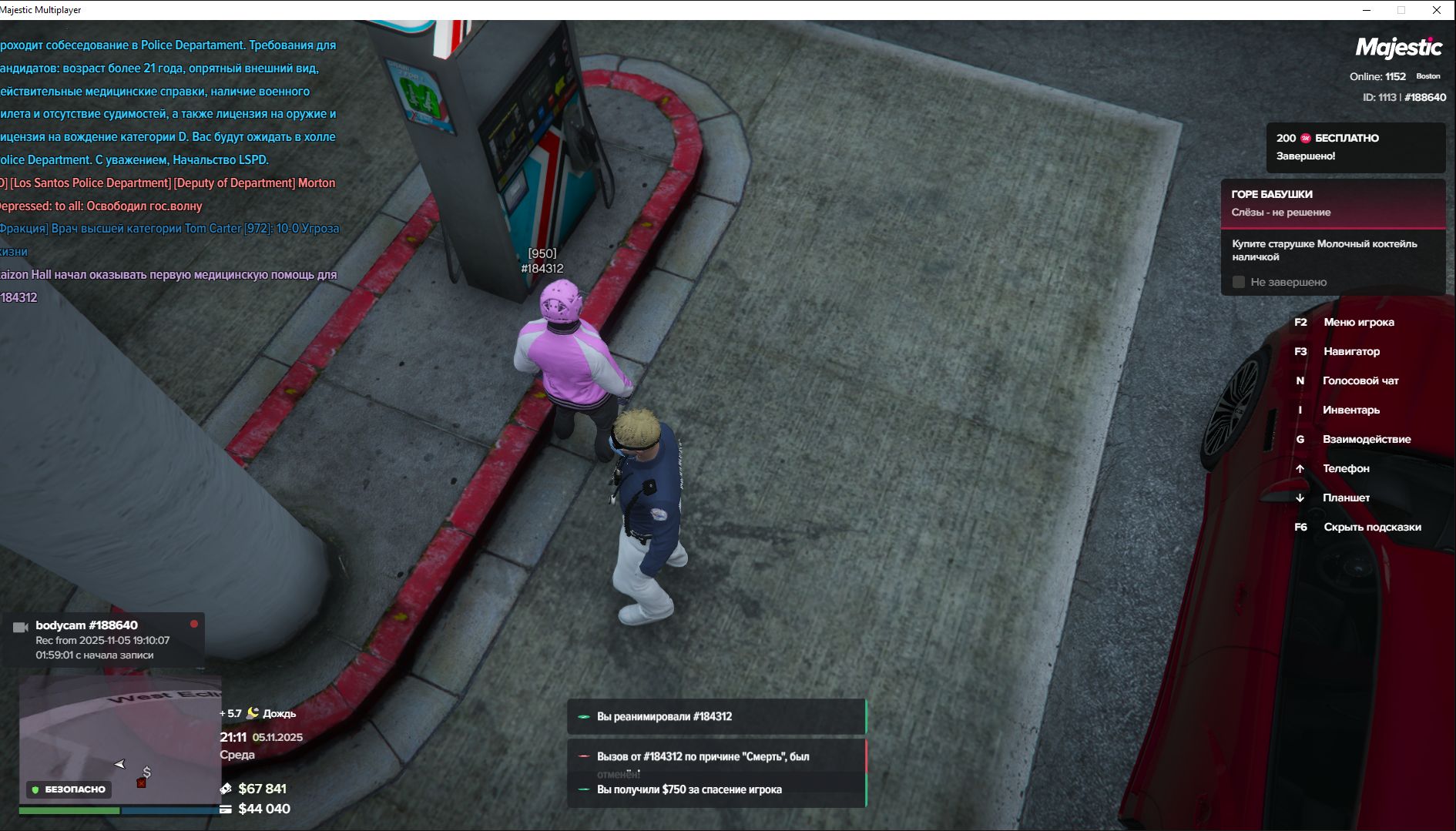1456x831 pixels.
Task: Click the БЕЗОПАСНО safe zone badge
Action: (x=68, y=789)
